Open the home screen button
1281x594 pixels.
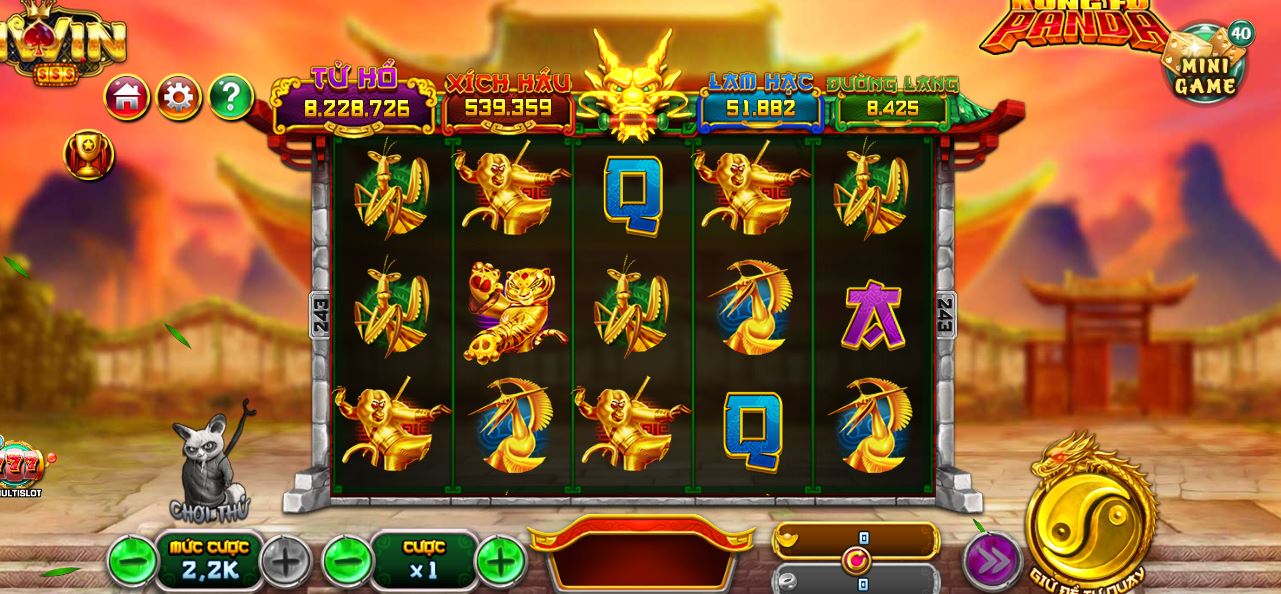point(127,97)
